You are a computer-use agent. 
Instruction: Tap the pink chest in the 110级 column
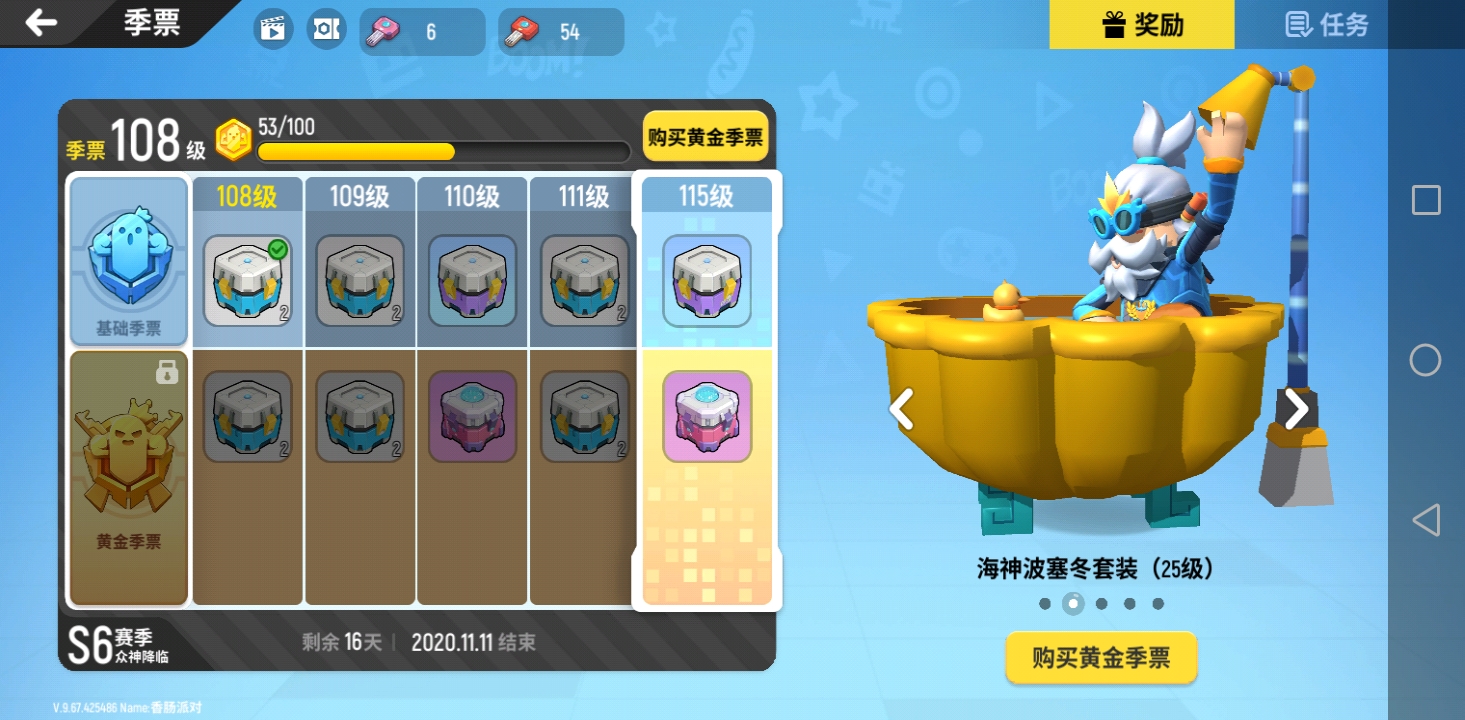pyautogui.click(x=472, y=415)
